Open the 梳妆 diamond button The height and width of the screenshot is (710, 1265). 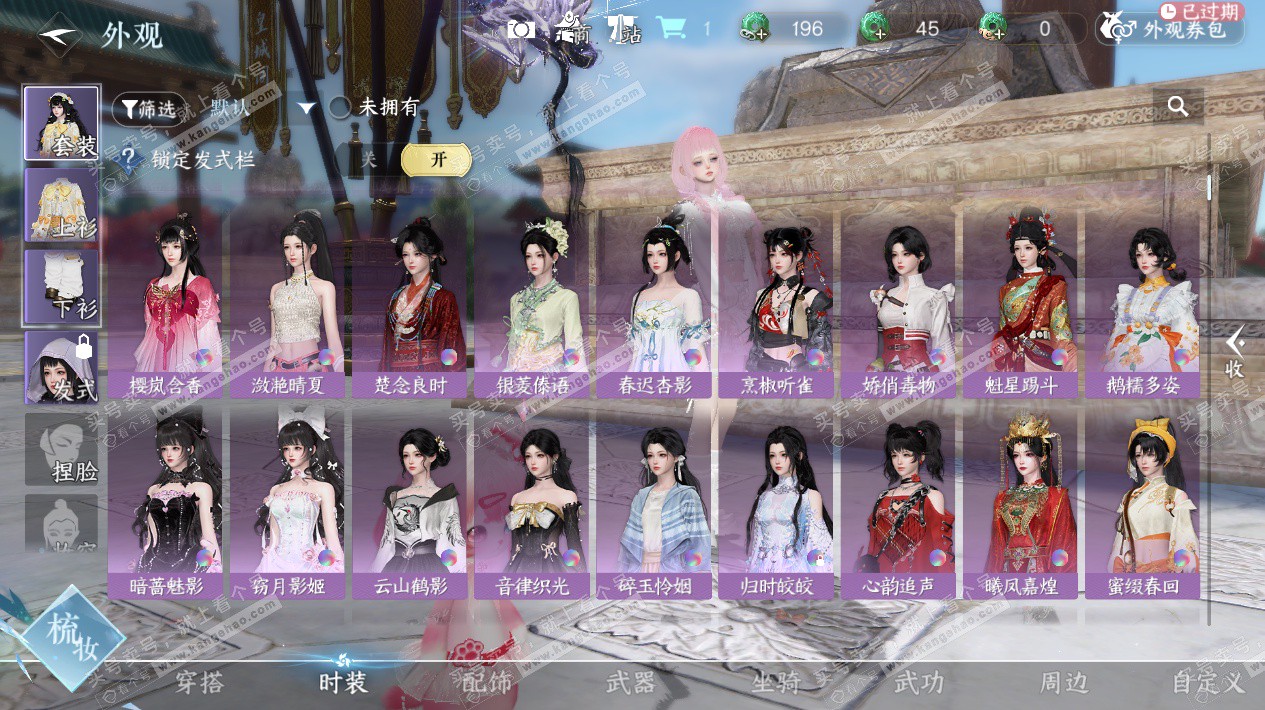[x=70, y=638]
